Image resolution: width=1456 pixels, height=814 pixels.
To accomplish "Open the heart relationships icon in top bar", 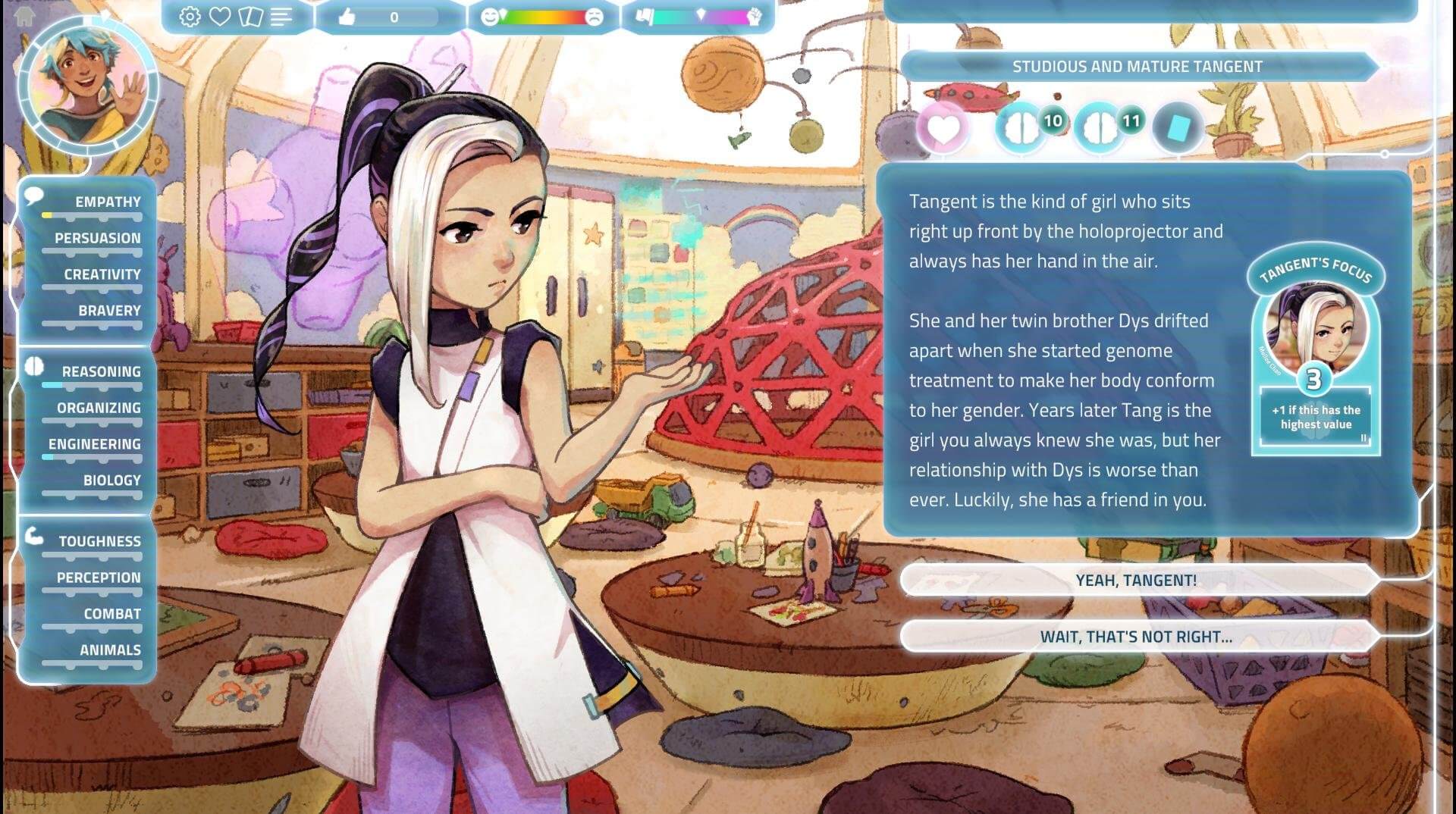I will (220, 17).
